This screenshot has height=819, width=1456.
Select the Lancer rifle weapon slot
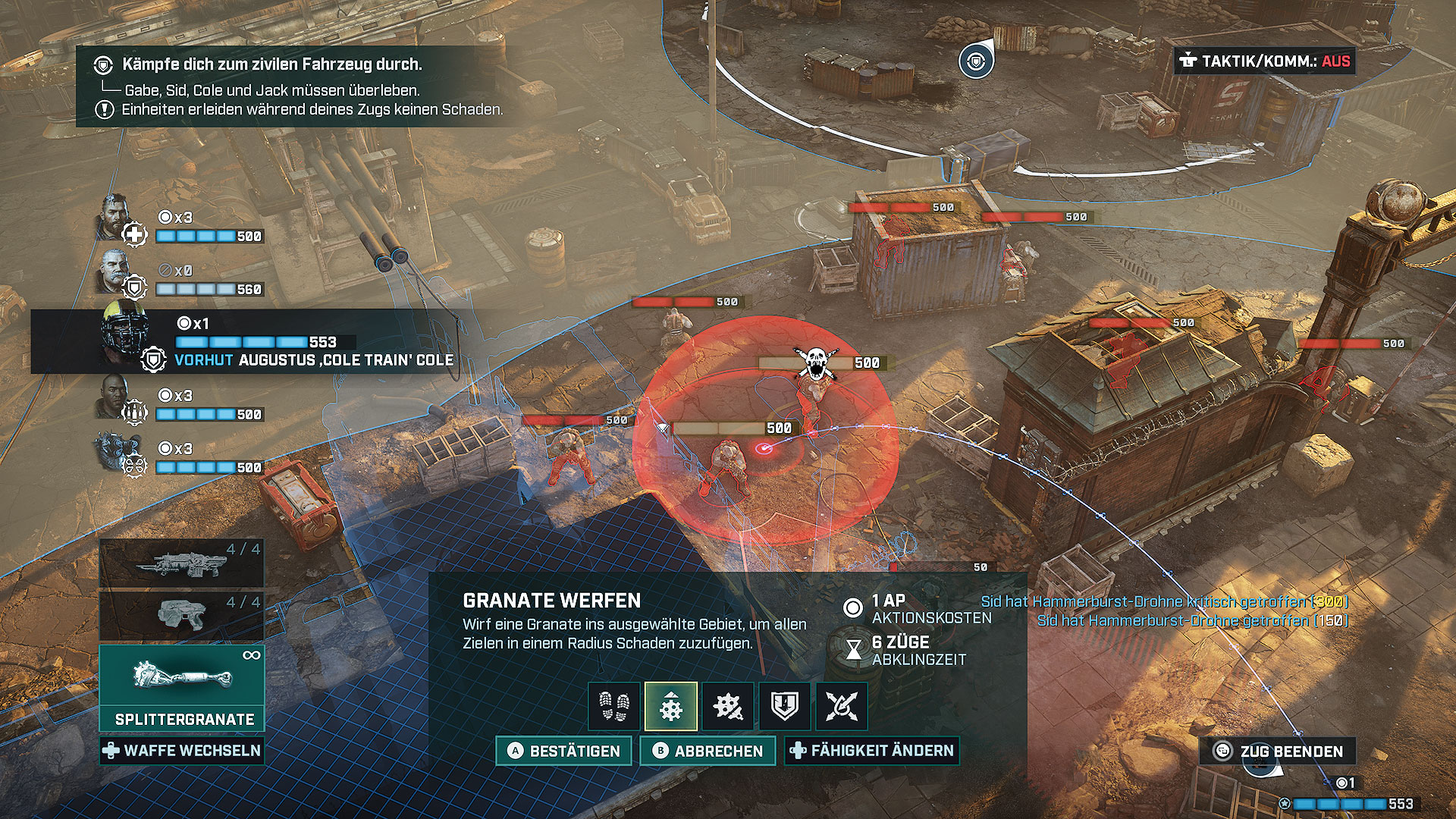click(x=182, y=563)
